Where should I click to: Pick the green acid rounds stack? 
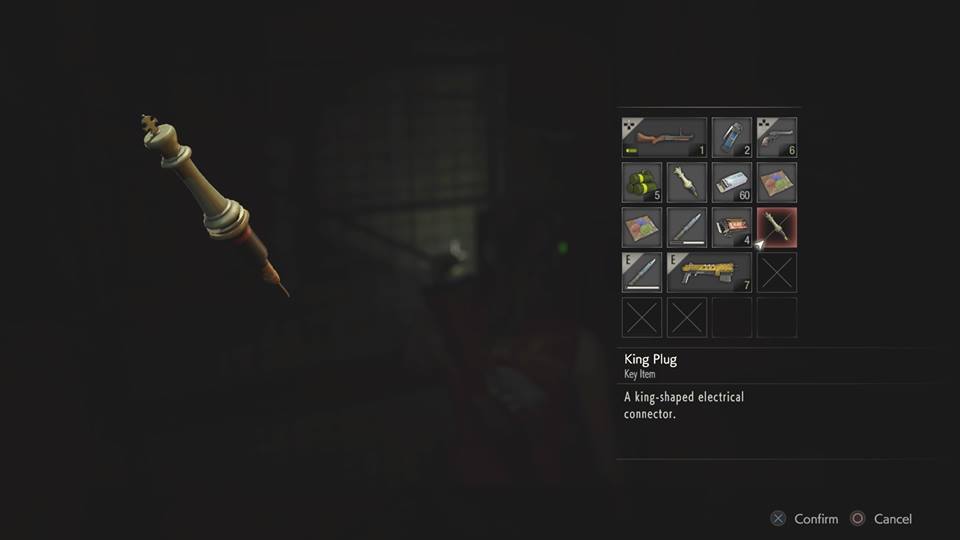pyautogui.click(x=641, y=182)
